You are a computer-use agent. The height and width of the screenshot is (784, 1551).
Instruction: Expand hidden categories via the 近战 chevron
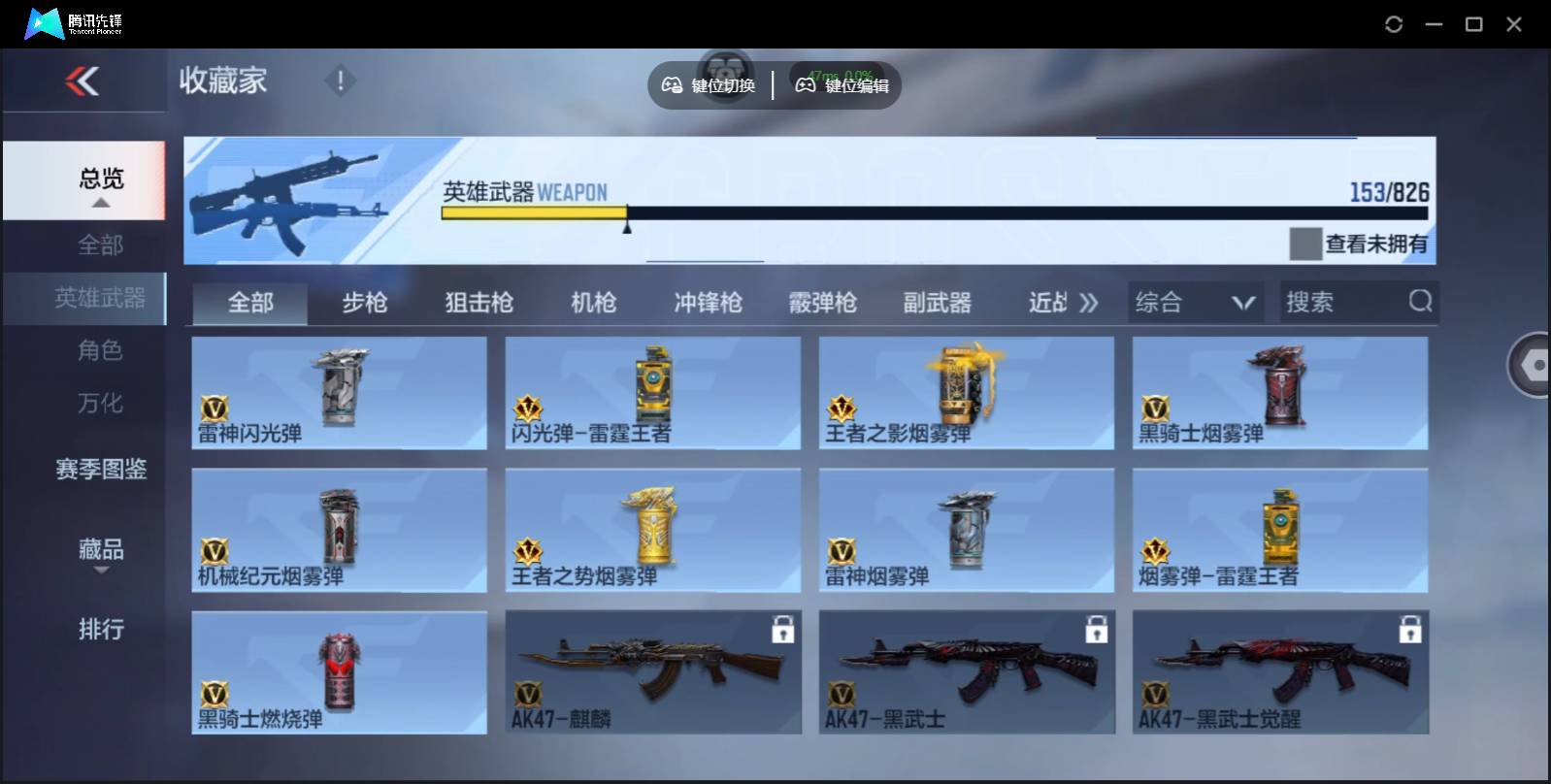(1089, 302)
